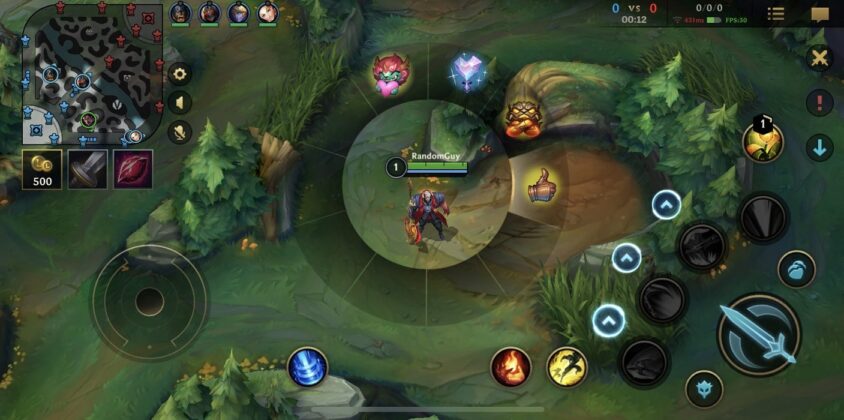Pick the armored crossed-arms emote
This screenshot has height=420, width=844.
[x=518, y=118]
